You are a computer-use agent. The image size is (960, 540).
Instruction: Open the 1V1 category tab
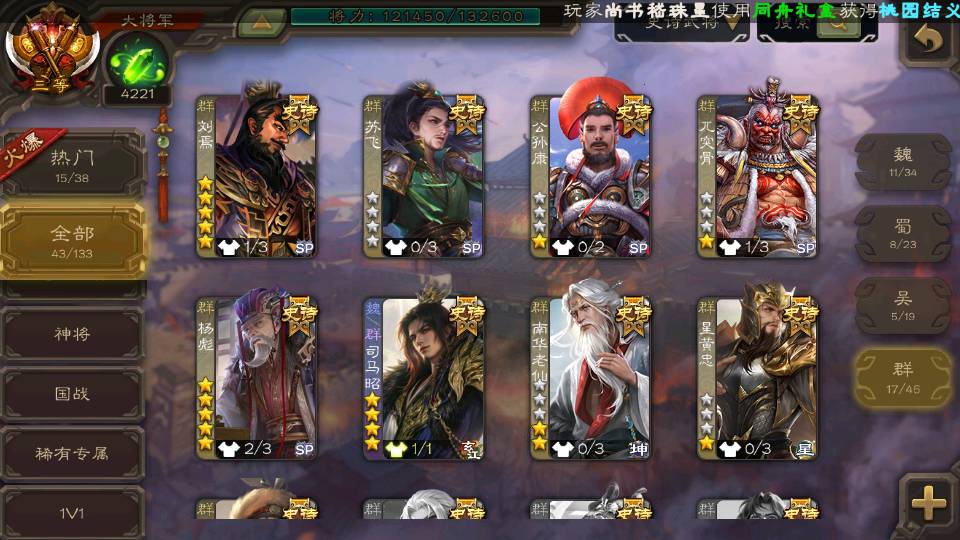click(72, 513)
